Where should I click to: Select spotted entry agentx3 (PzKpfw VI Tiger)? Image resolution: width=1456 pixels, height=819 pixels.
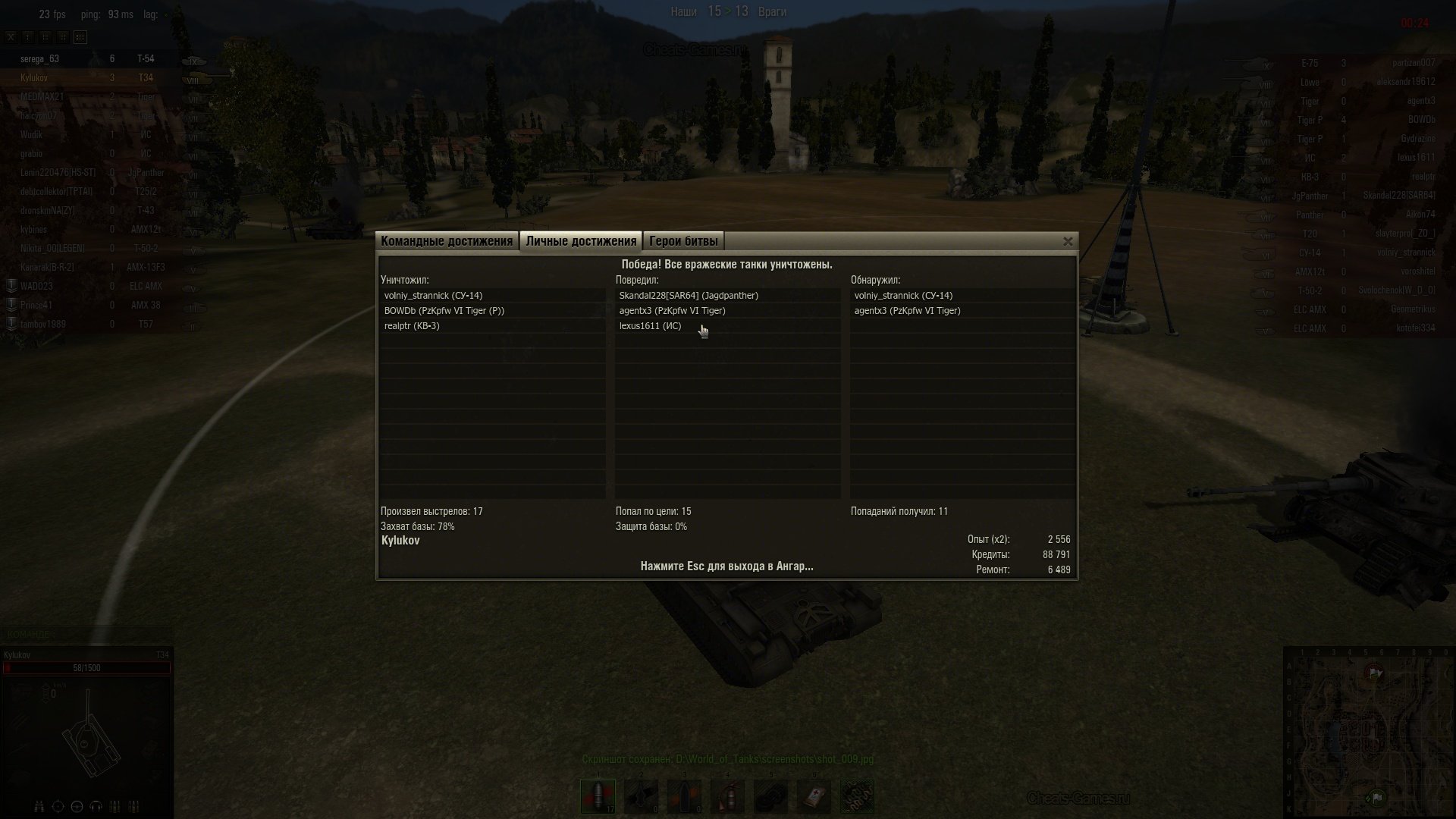pyautogui.click(x=907, y=311)
